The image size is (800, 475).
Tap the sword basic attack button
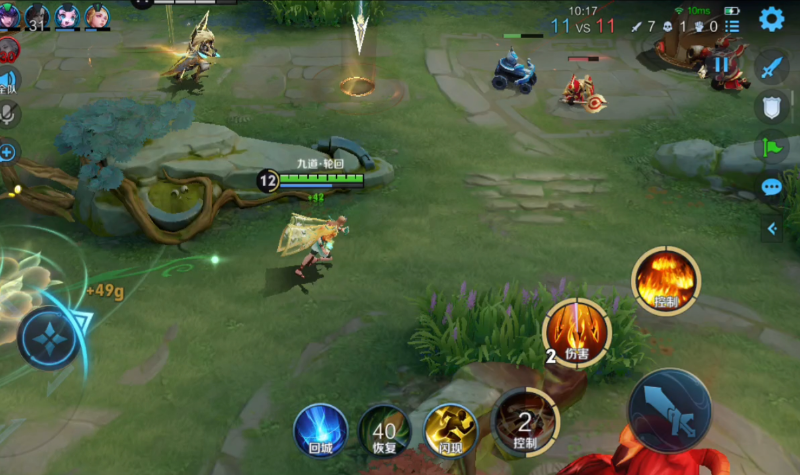[x=669, y=411]
